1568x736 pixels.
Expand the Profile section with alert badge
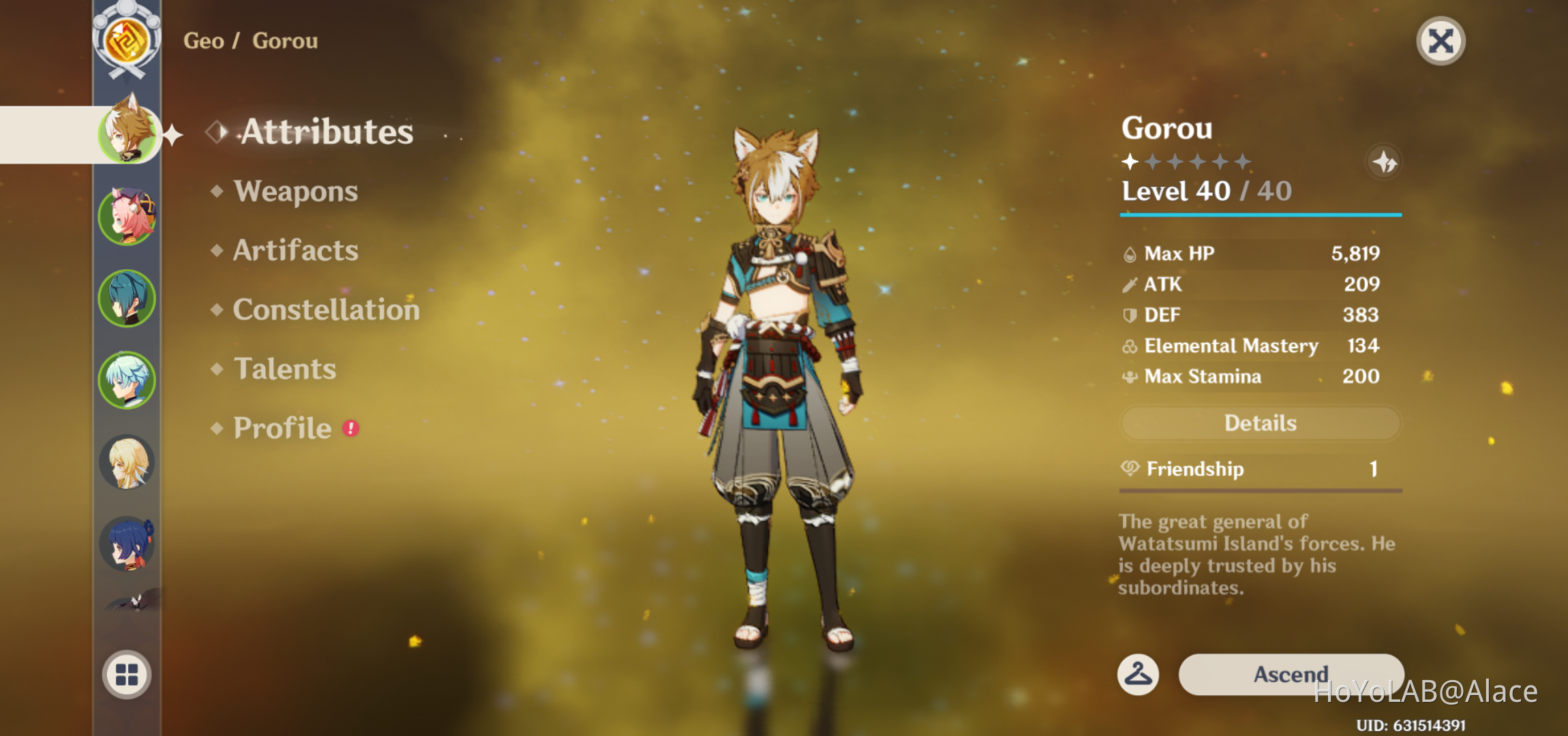(x=282, y=428)
